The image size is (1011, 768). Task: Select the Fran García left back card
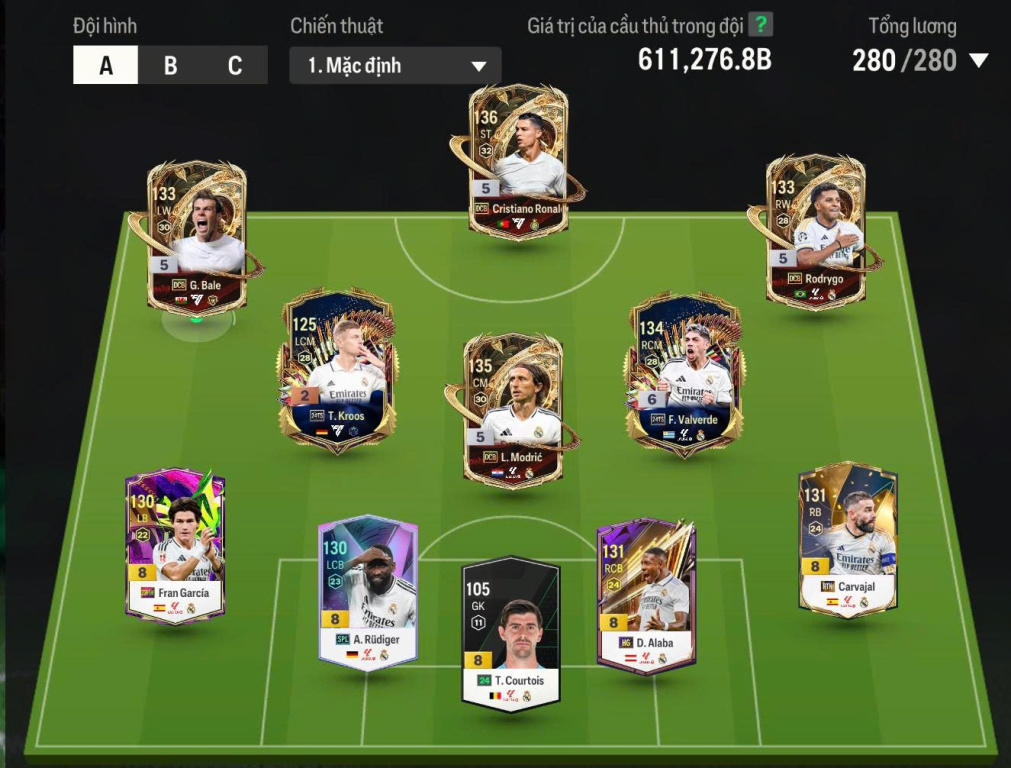tap(175, 547)
